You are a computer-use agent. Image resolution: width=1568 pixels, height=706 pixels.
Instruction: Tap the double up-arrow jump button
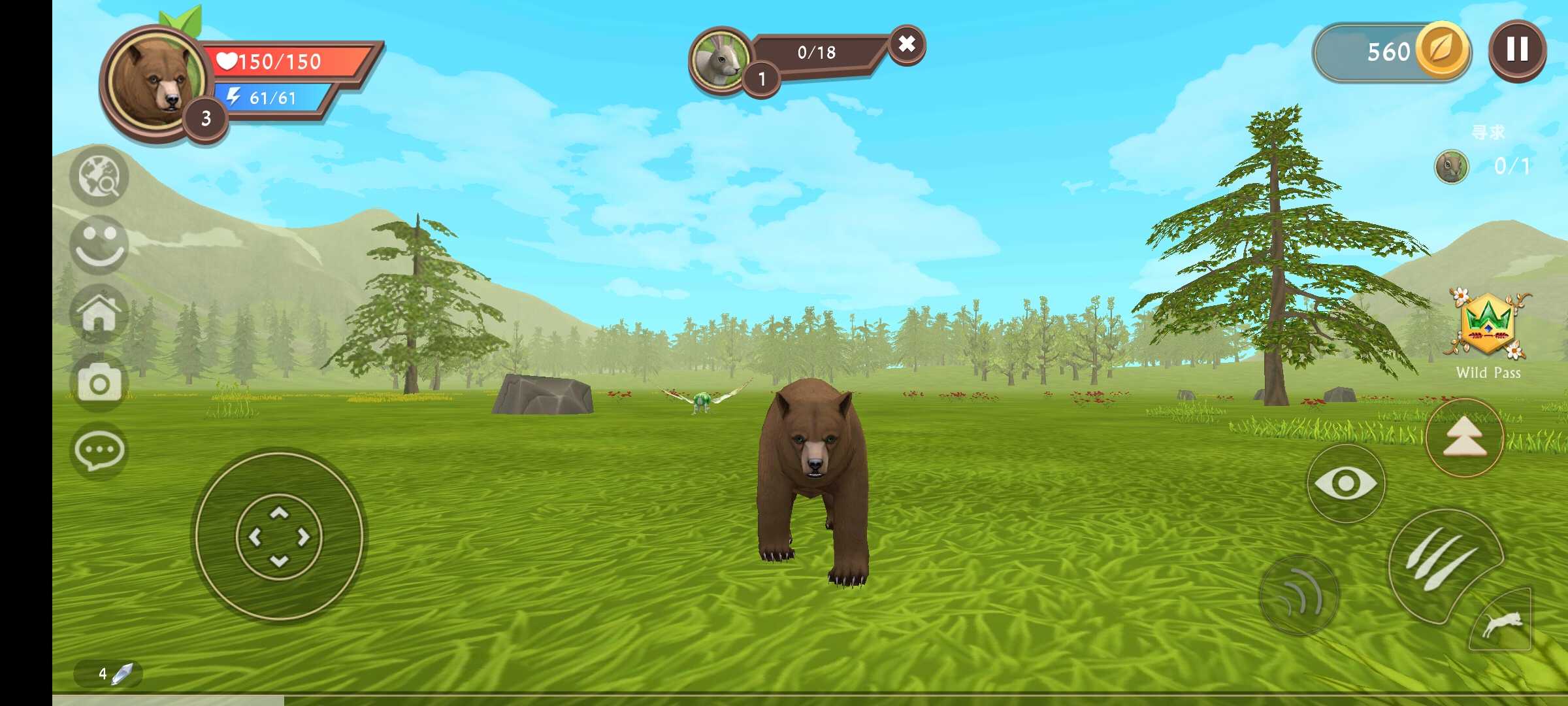(1464, 437)
